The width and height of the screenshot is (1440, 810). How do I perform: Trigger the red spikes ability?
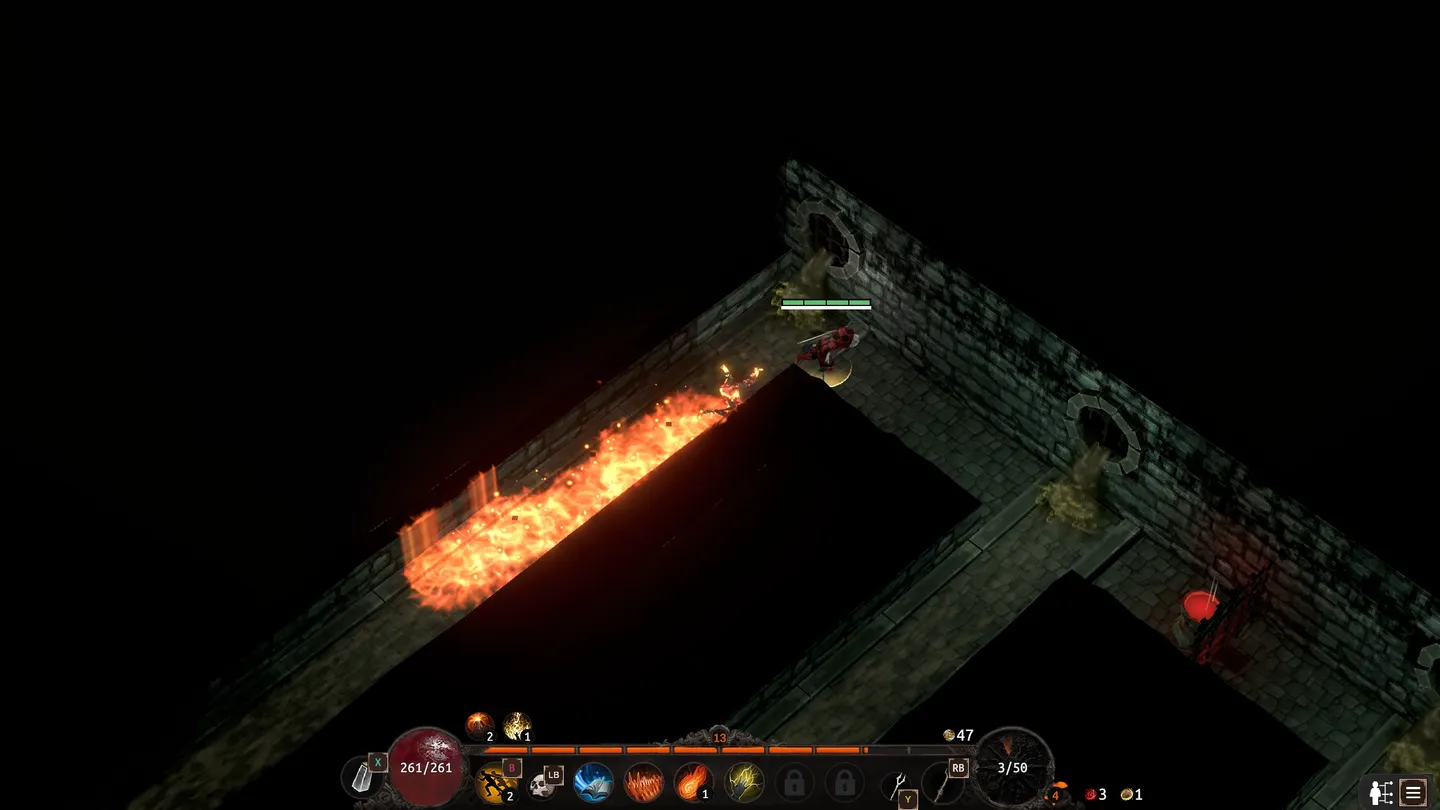[644, 783]
